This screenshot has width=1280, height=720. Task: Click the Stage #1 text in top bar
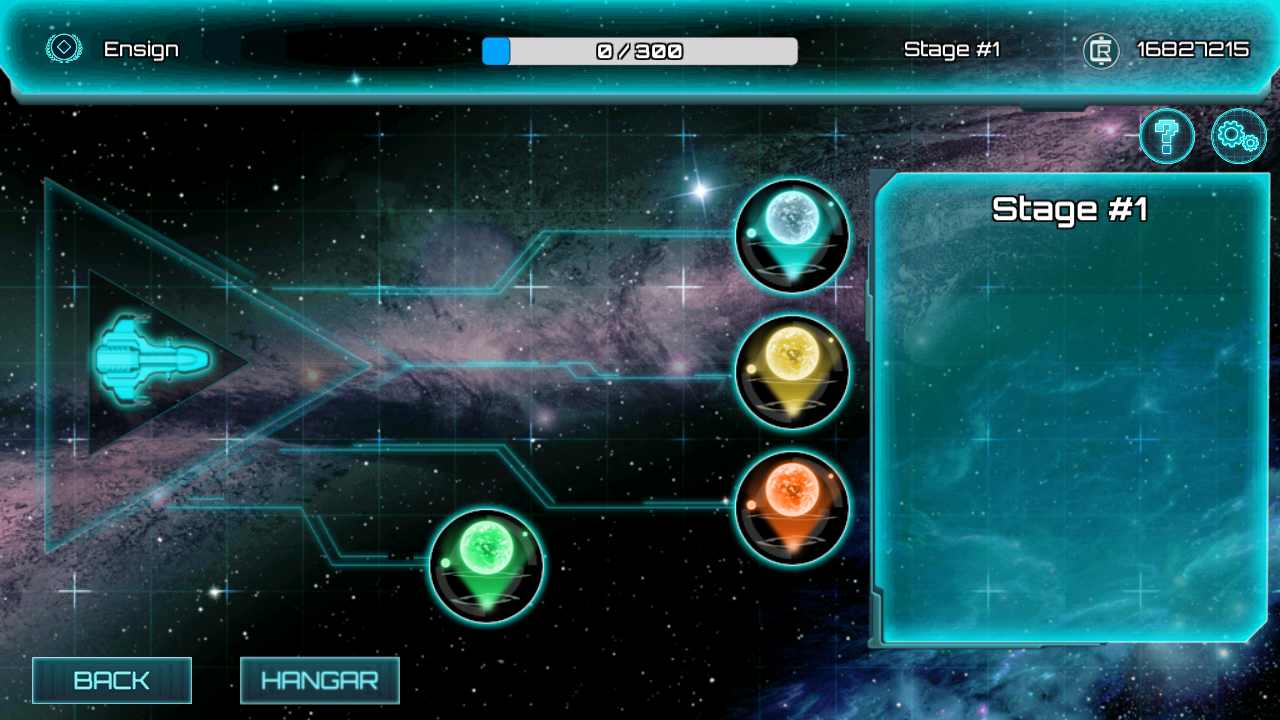tap(952, 48)
